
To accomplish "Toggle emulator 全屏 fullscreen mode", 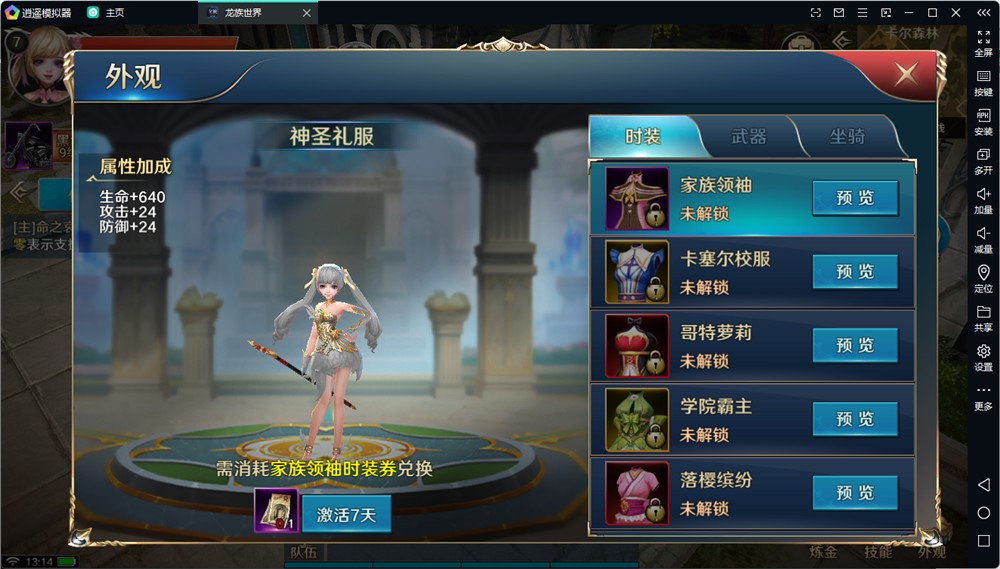I will (x=983, y=43).
